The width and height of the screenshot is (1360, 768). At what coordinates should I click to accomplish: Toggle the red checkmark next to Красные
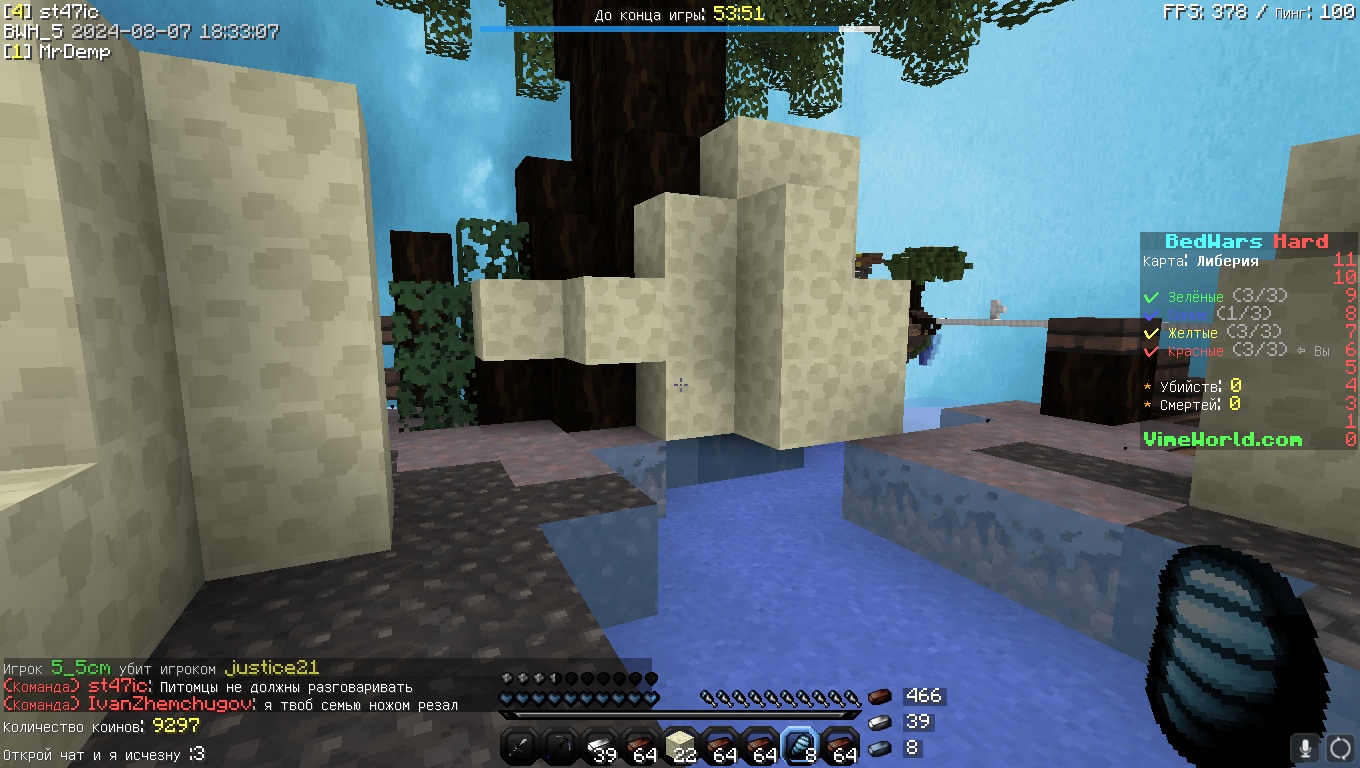click(x=1151, y=351)
